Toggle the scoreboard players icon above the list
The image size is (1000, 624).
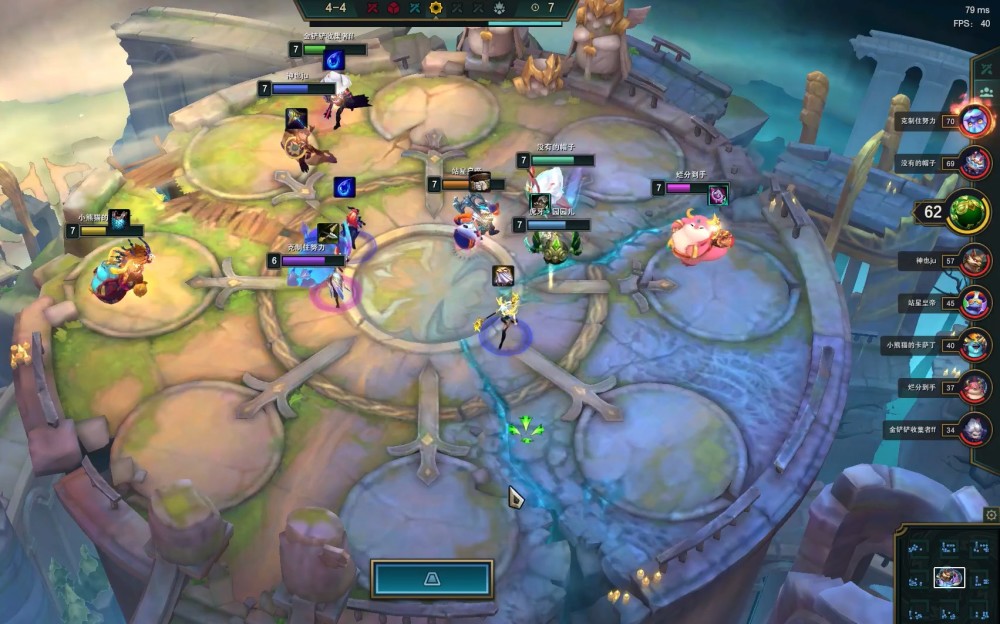pos(987,92)
